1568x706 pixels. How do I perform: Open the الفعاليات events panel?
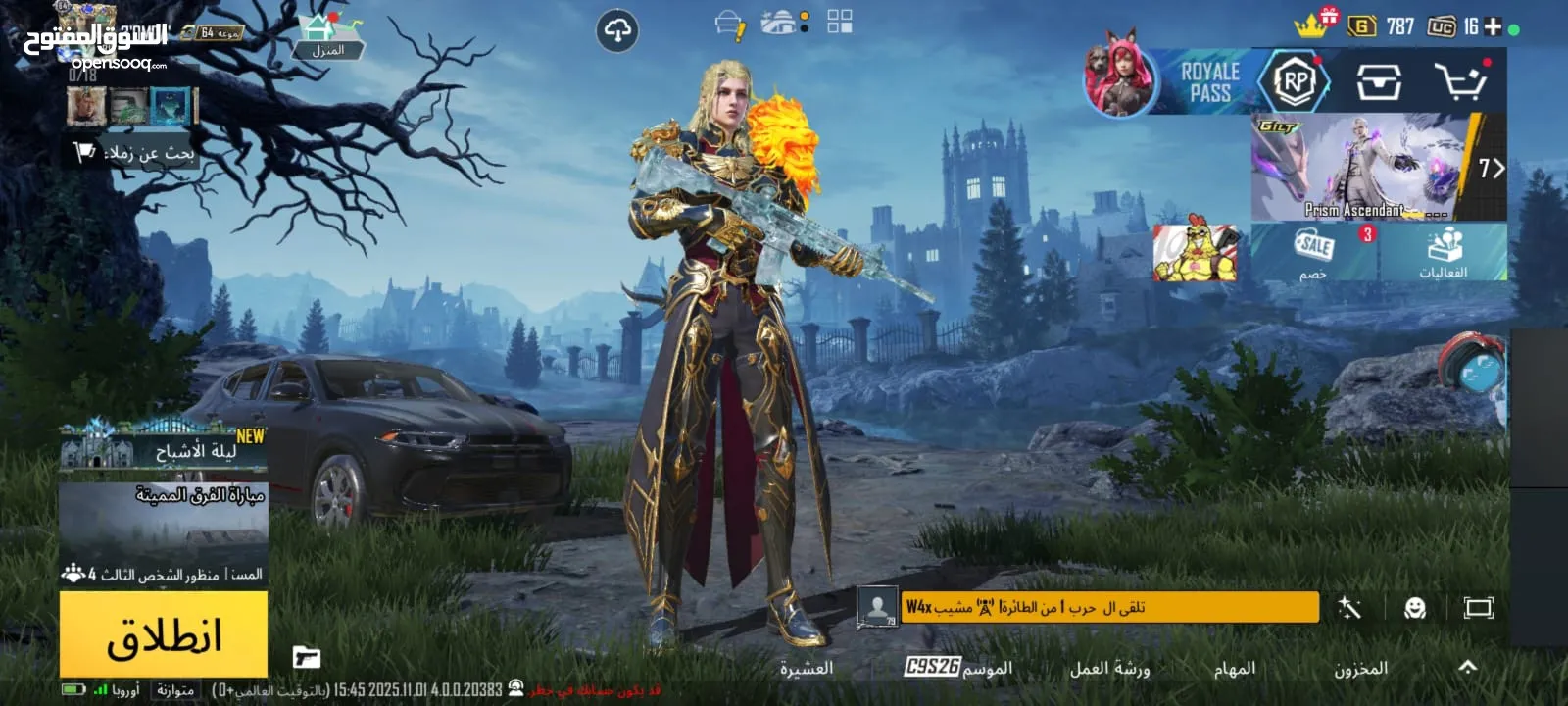[1444, 252]
